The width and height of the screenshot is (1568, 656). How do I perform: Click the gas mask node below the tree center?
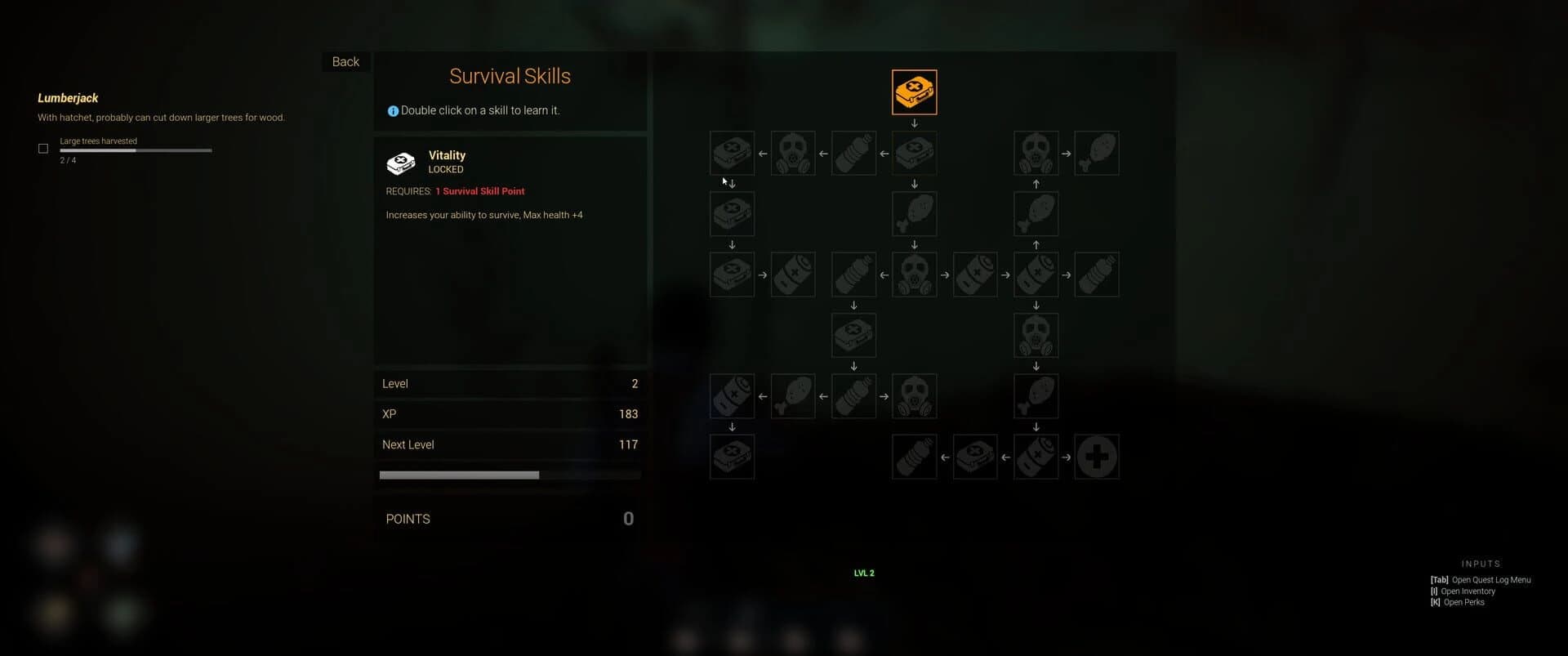pyautogui.click(x=914, y=395)
